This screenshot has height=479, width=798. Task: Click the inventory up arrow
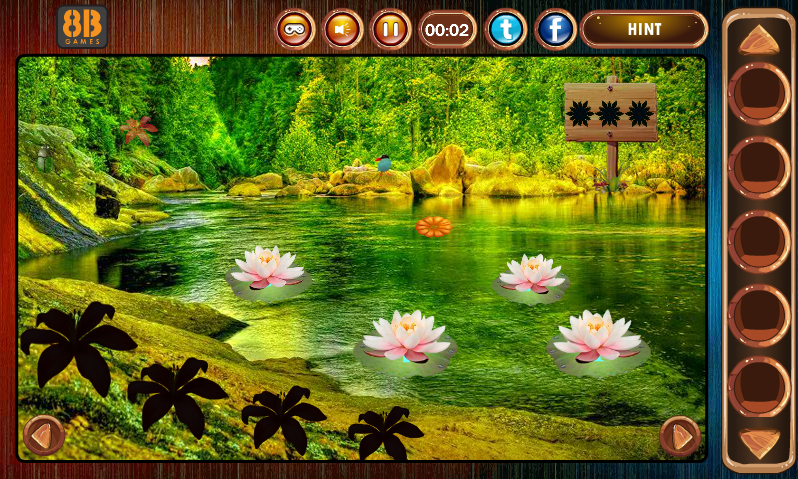pyautogui.click(x=759, y=40)
